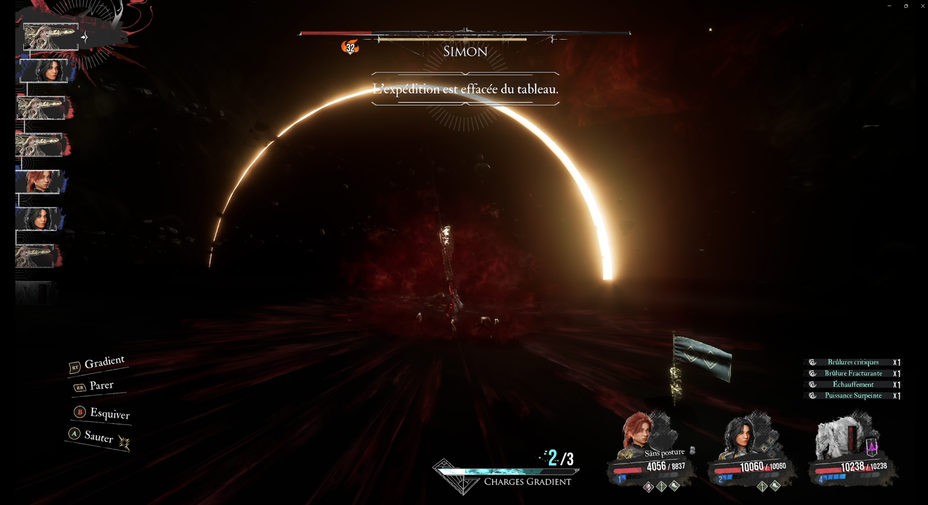Minimize the game window

coord(889,6)
